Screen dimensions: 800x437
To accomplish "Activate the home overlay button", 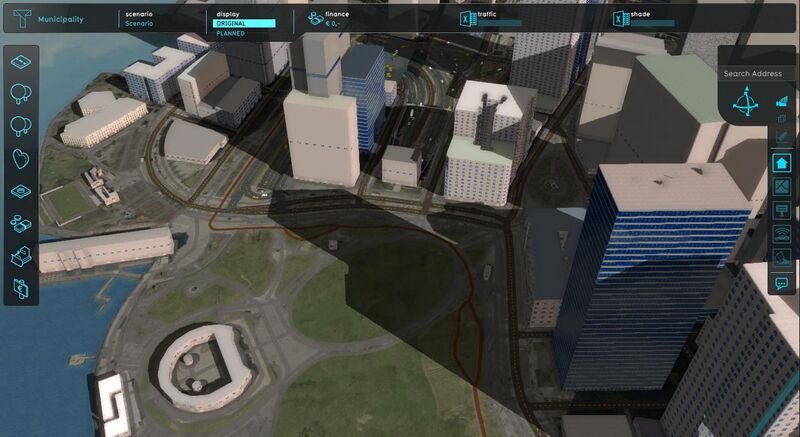I will [x=782, y=162].
